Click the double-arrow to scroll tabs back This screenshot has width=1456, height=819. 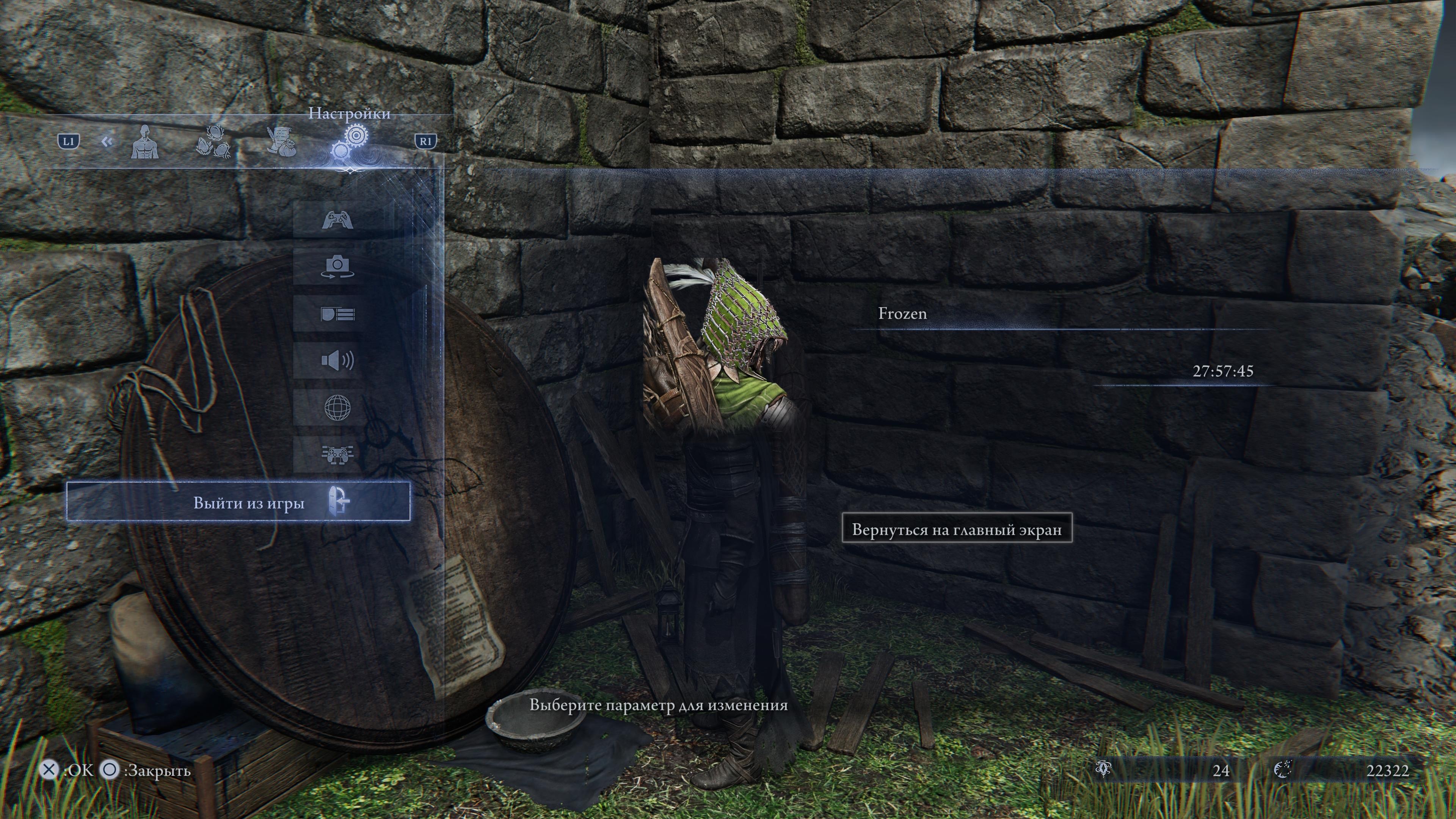(107, 142)
